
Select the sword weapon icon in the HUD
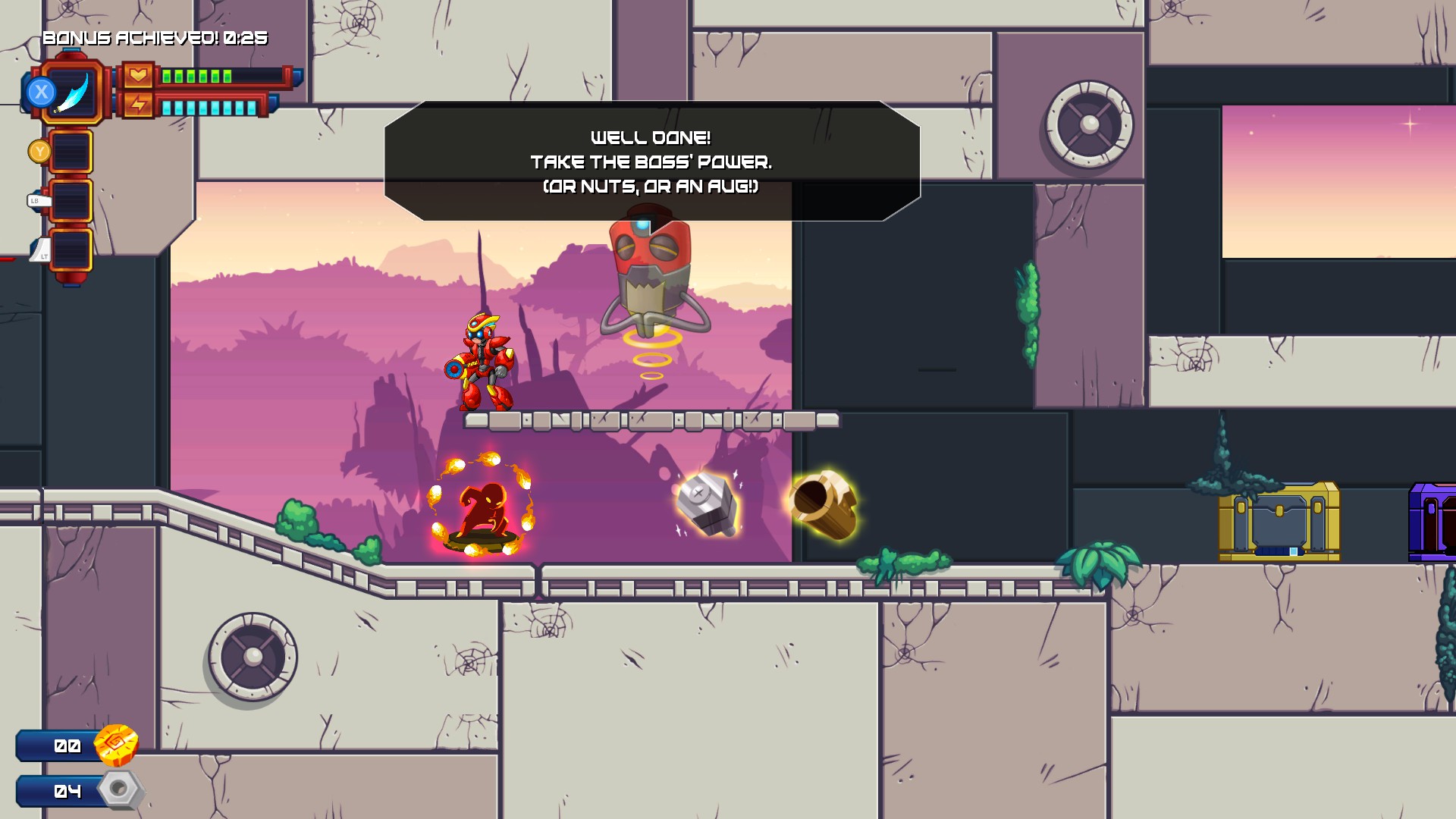coord(76,93)
